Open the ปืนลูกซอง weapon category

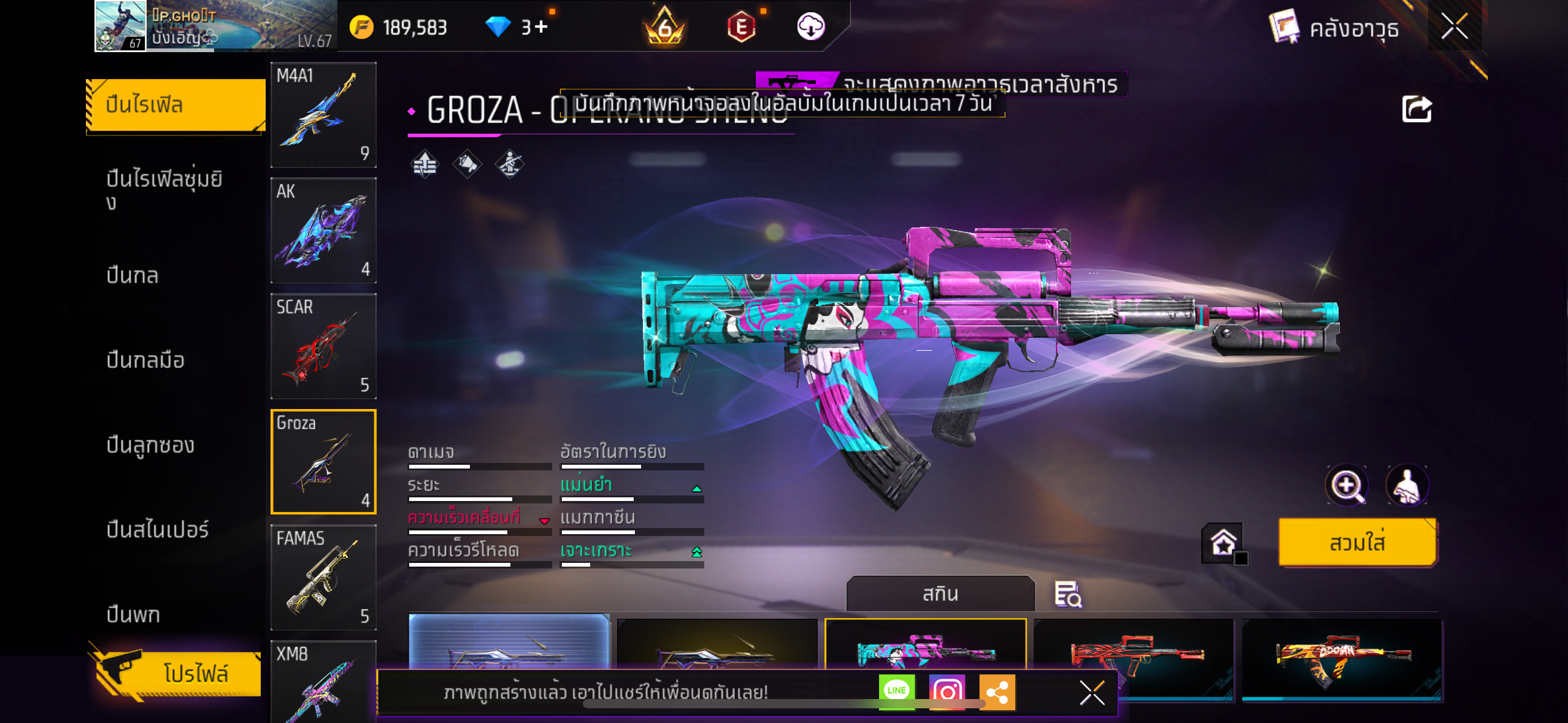coord(150,445)
